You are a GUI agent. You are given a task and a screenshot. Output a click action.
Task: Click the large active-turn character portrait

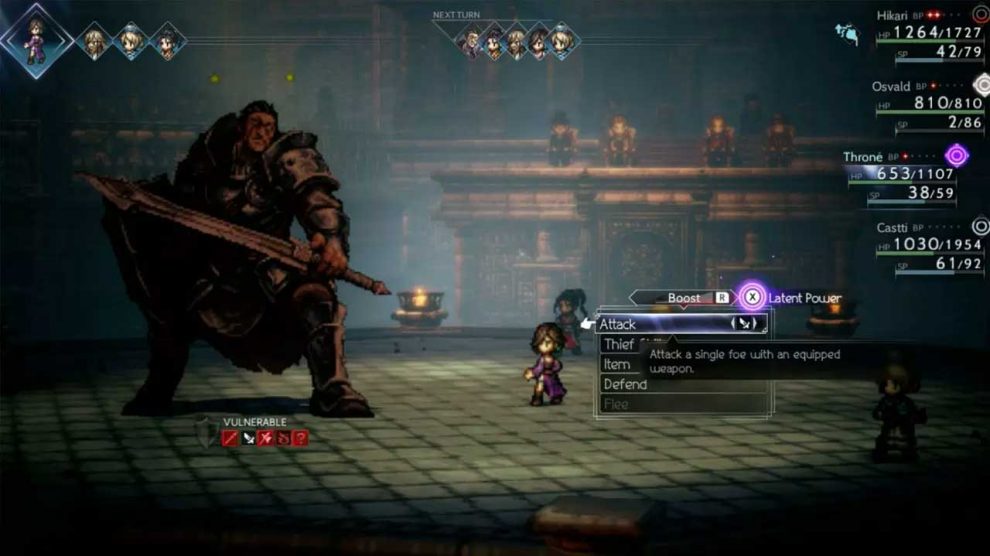click(36, 40)
